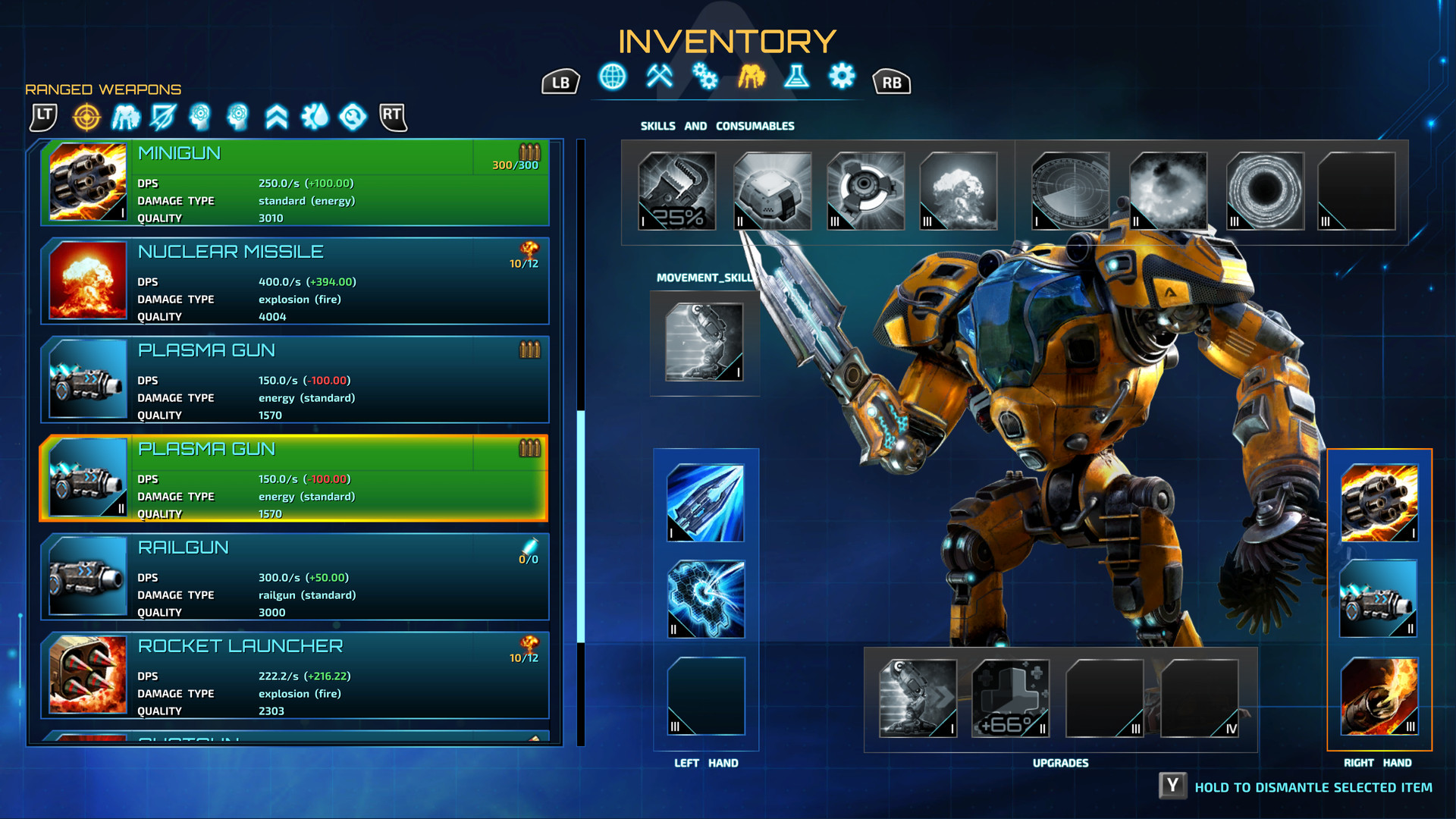Toggle the +66% armor upgrade slot
Viewport: 1456px width, 819px height.
(1009, 698)
